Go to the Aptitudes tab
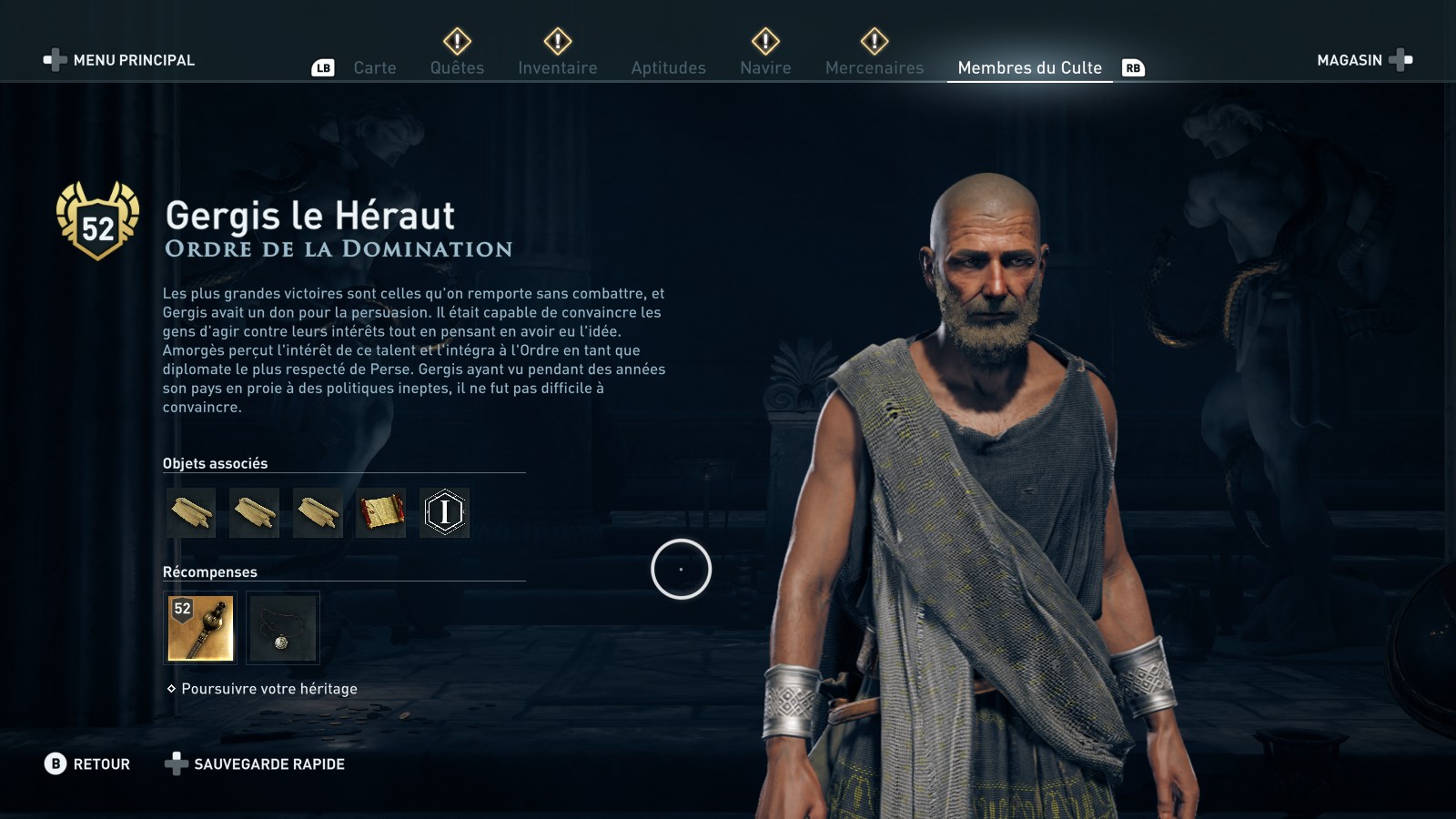This screenshot has height=819, width=1456. click(668, 68)
